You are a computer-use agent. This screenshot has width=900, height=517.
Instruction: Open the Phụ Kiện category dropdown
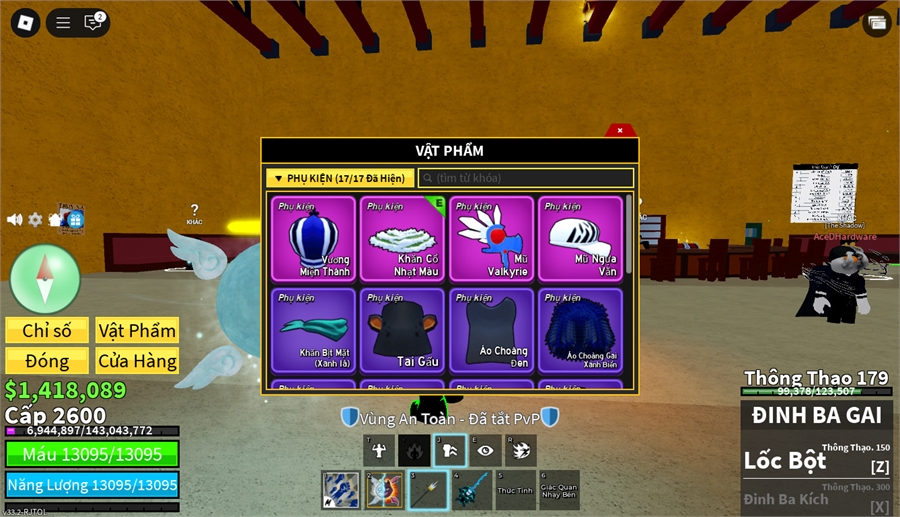(340, 178)
